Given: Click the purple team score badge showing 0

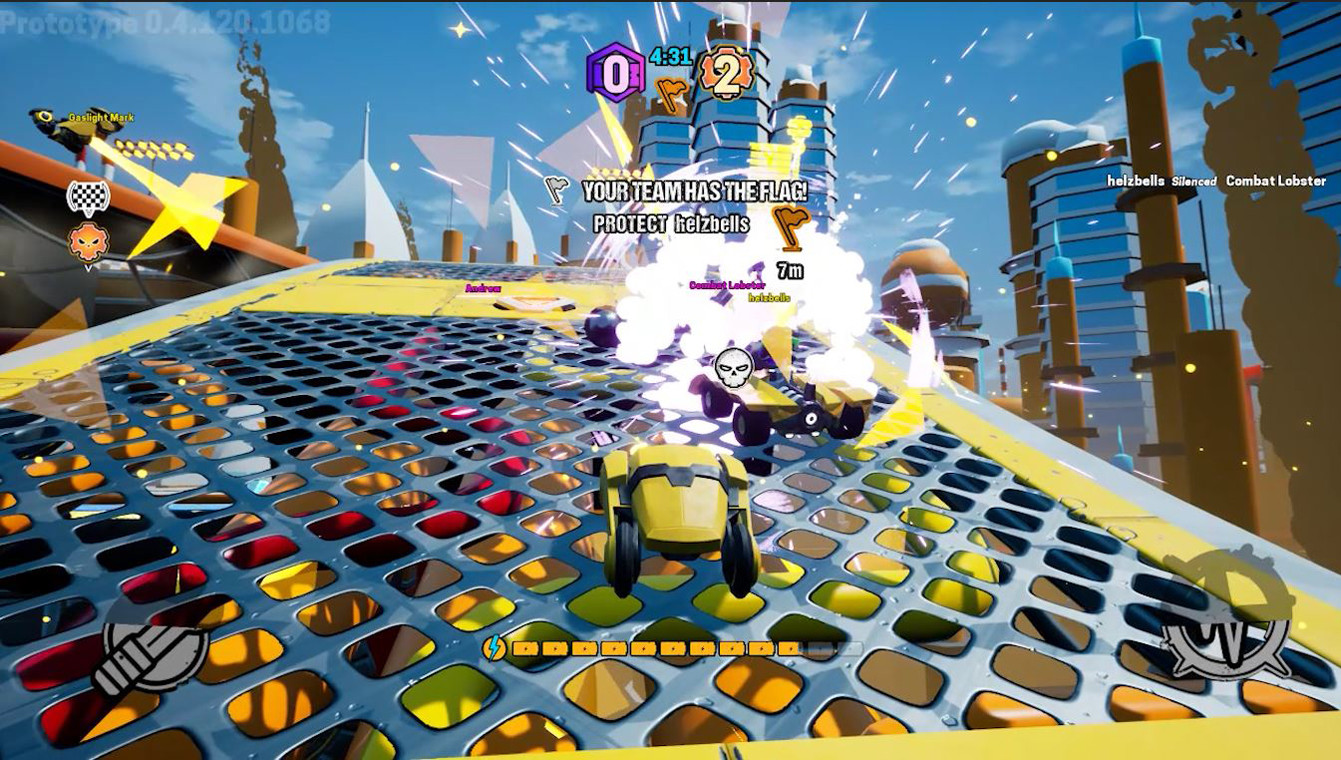Looking at the screenshot, I should point(617,70).
